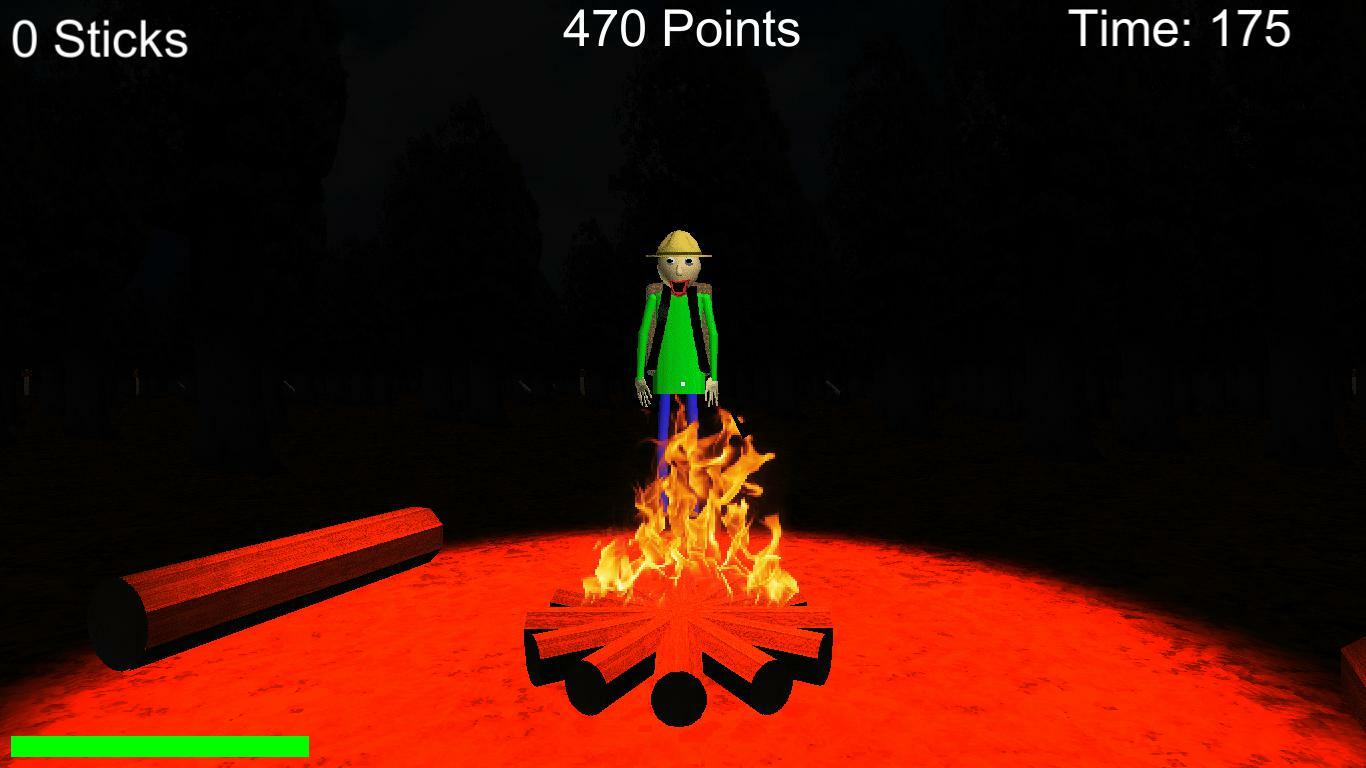Click the safari hat on Baldi's head

coord(678,243)
